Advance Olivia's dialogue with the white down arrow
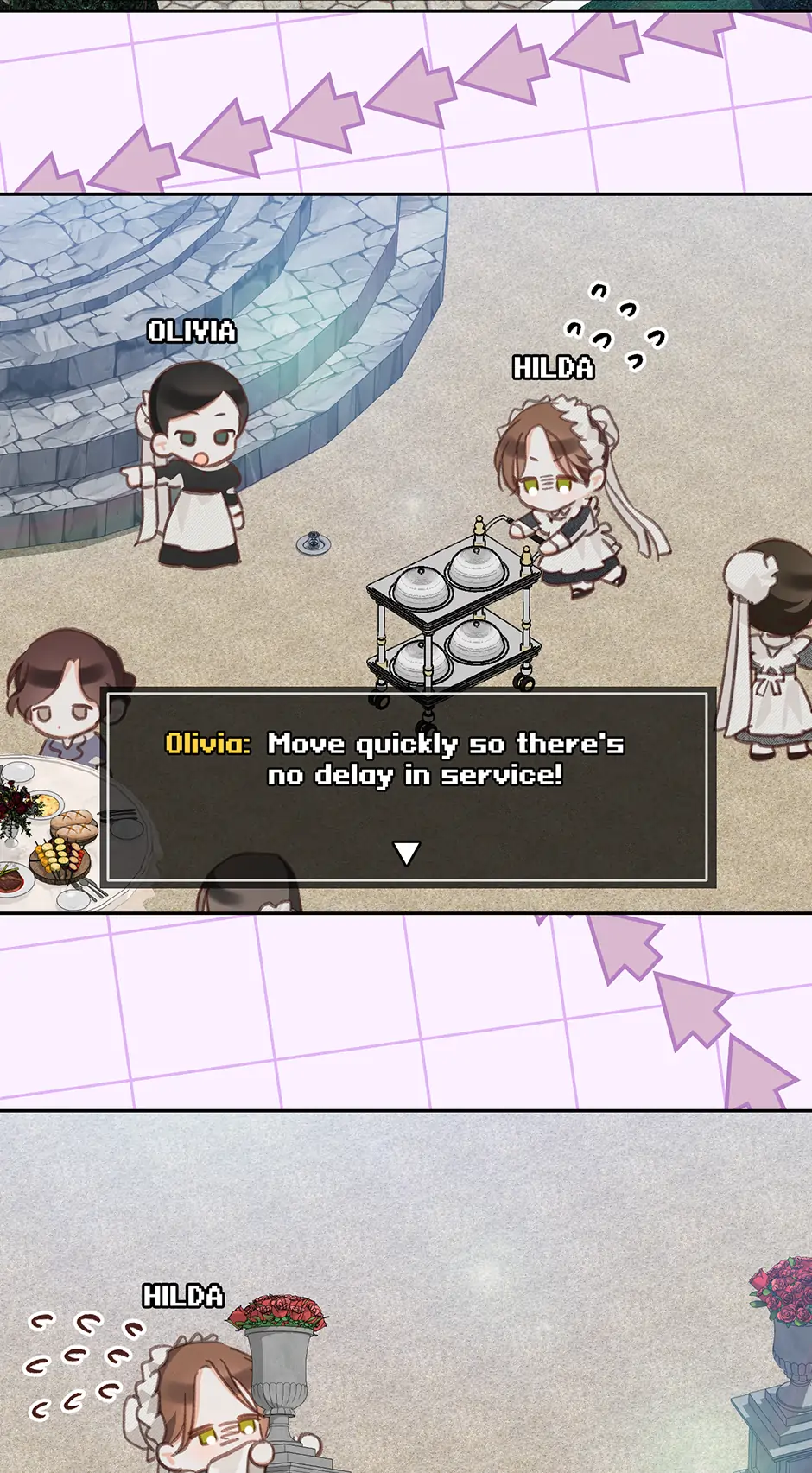This screenshot has width=812, height=1473. click(x=406, y=853)
